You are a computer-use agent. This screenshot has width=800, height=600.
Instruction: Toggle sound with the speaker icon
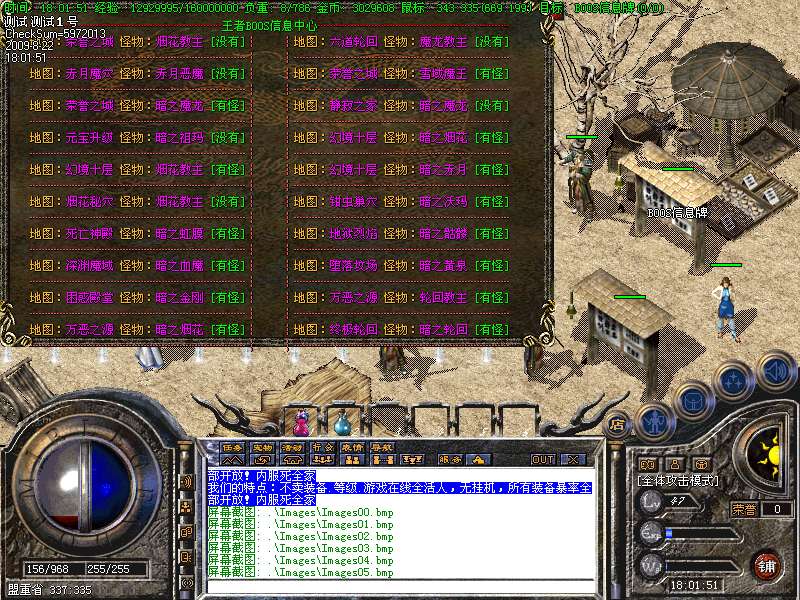pyautogui.click(x=776, y=372)
